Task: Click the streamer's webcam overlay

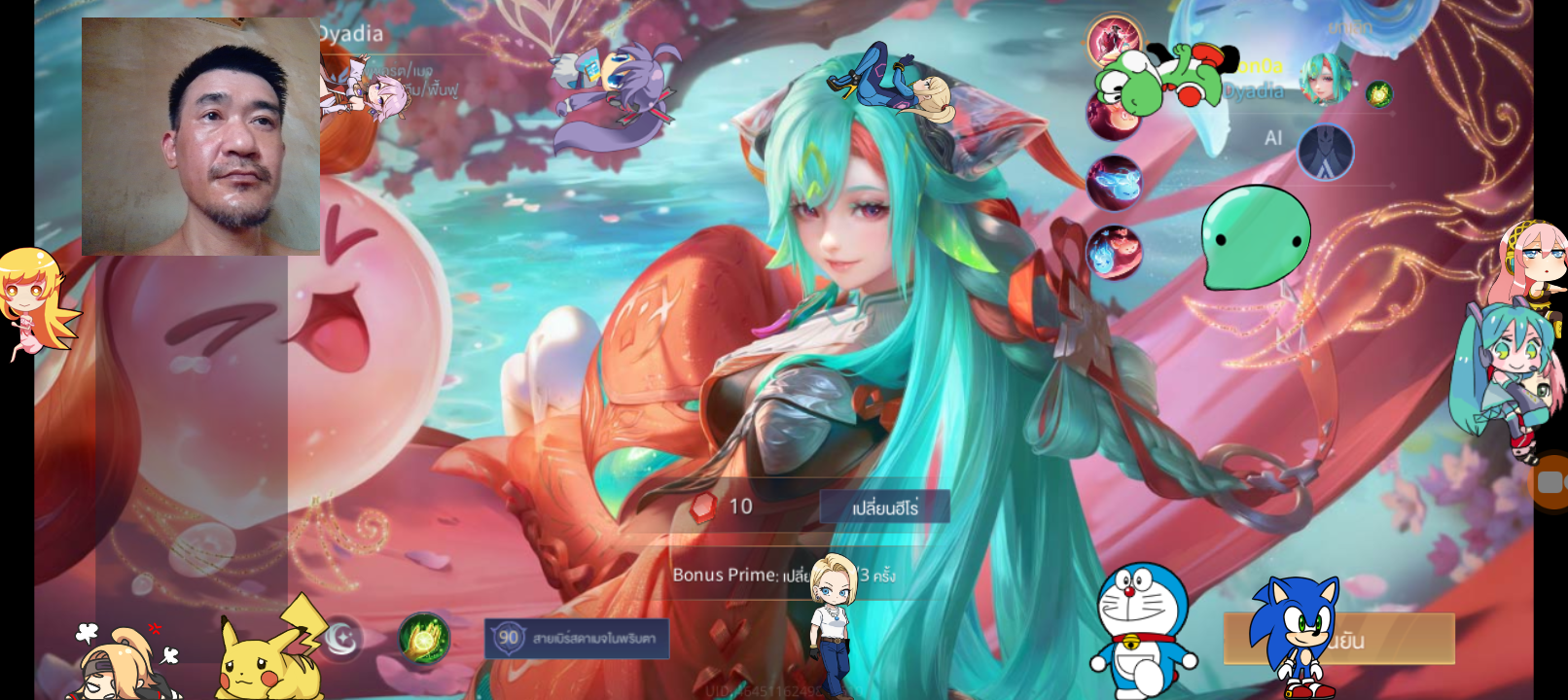Action: pyautogui.click(x=200, y=136)
